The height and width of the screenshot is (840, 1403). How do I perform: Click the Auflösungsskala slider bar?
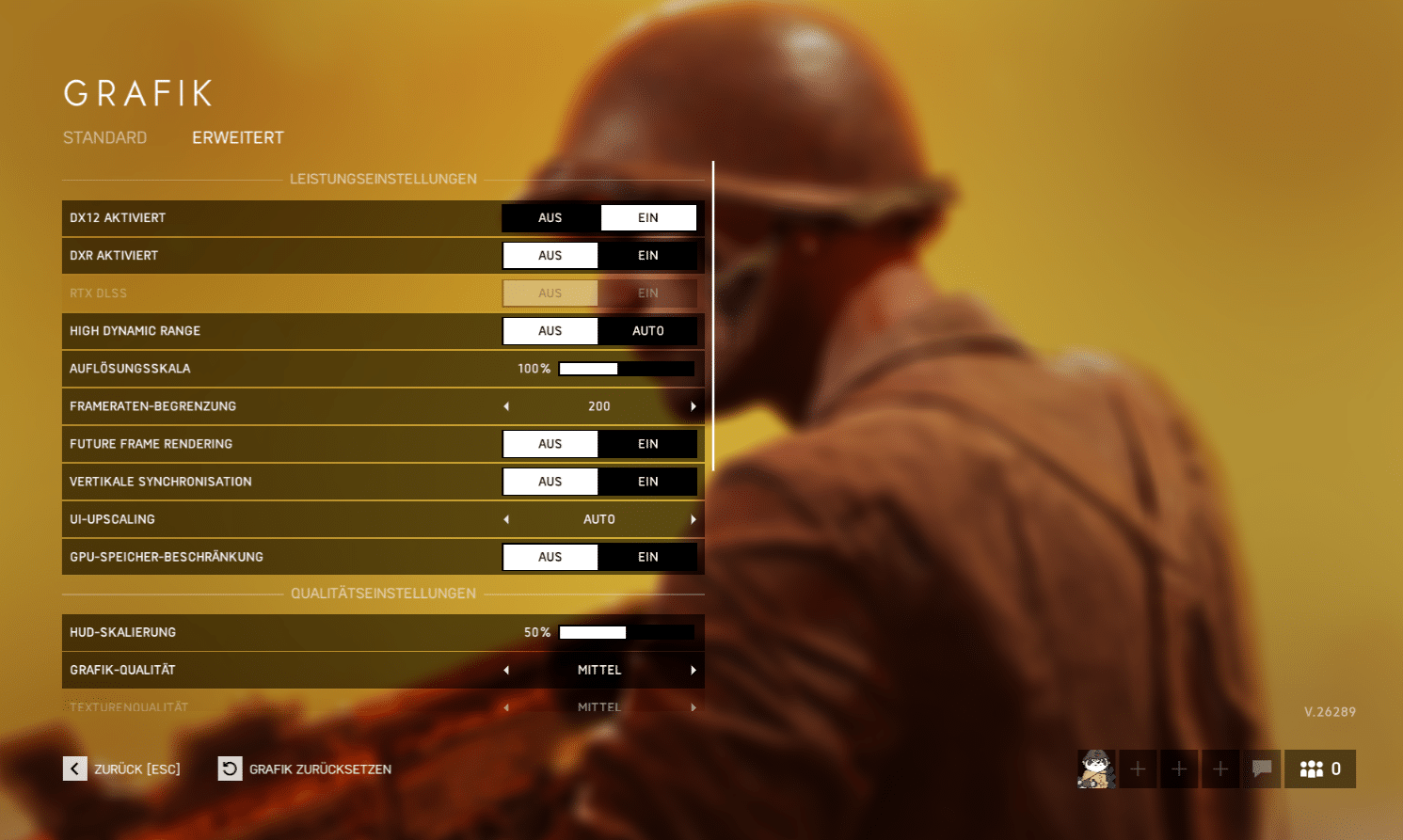click(627, 369)
